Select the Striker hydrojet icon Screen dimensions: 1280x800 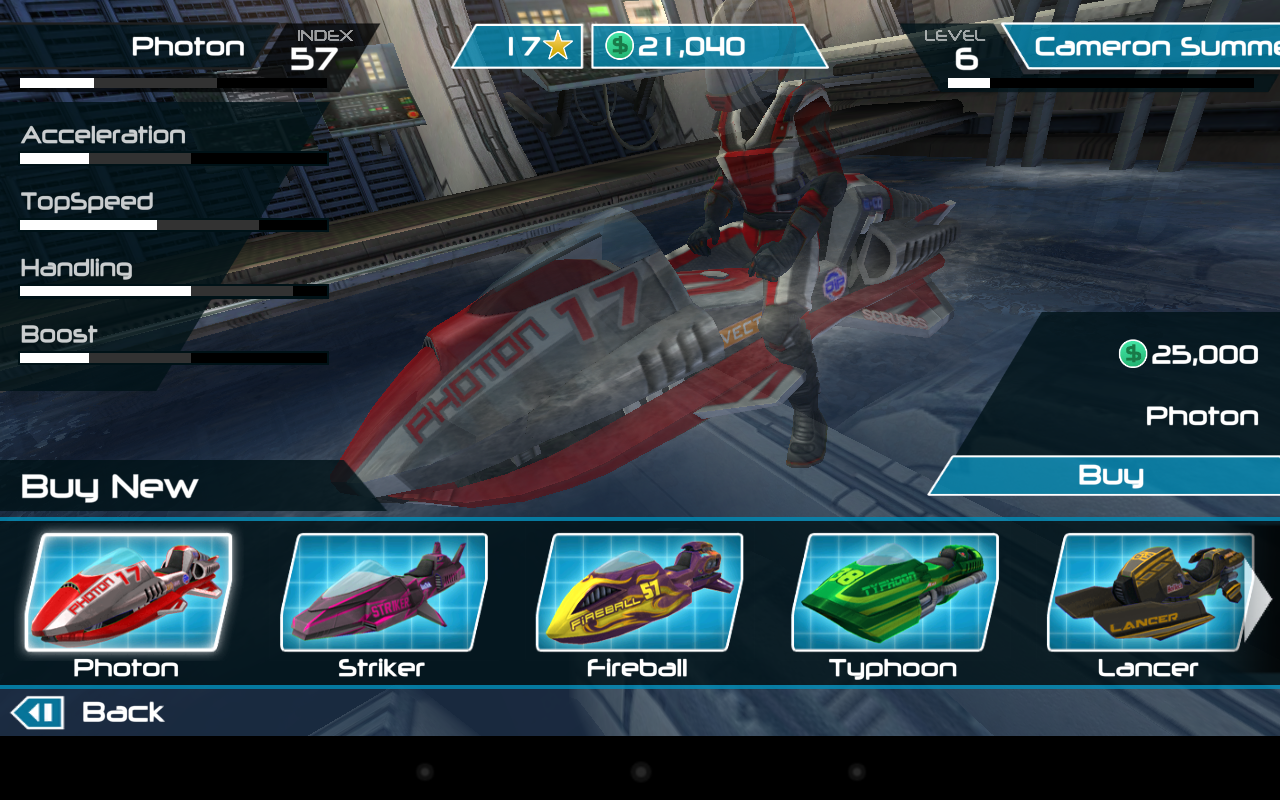[385, 594]
